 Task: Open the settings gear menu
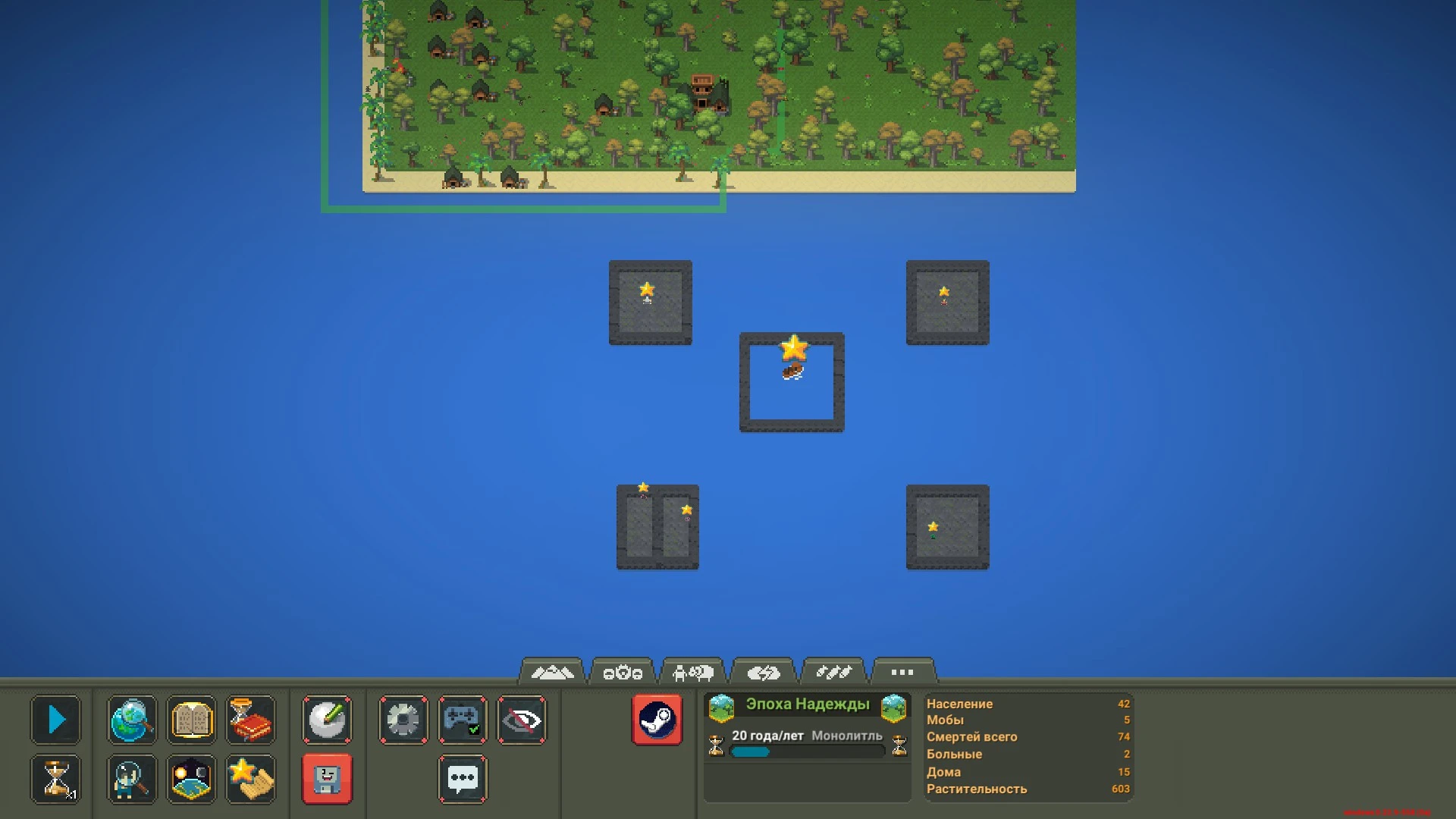pos(403,720)
